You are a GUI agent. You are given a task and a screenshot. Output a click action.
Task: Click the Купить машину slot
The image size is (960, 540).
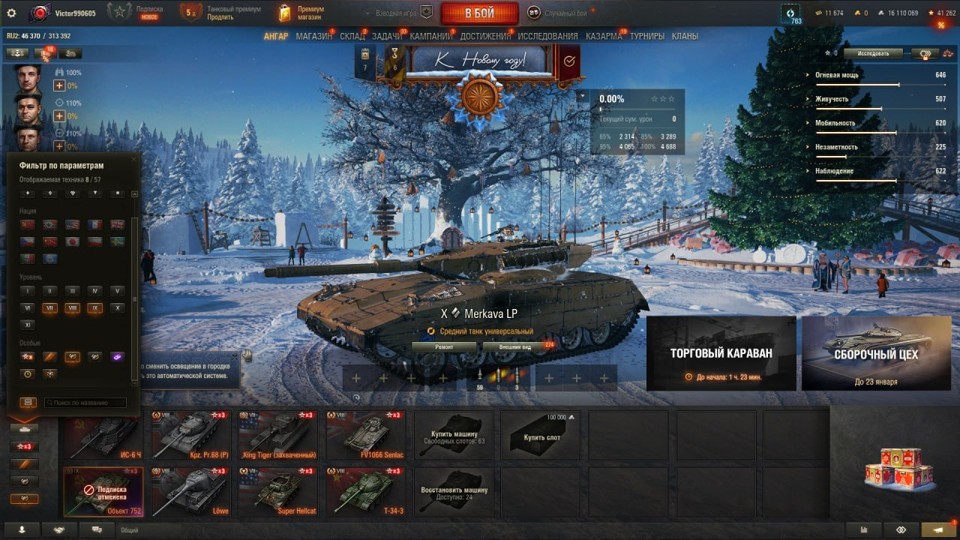455,433
